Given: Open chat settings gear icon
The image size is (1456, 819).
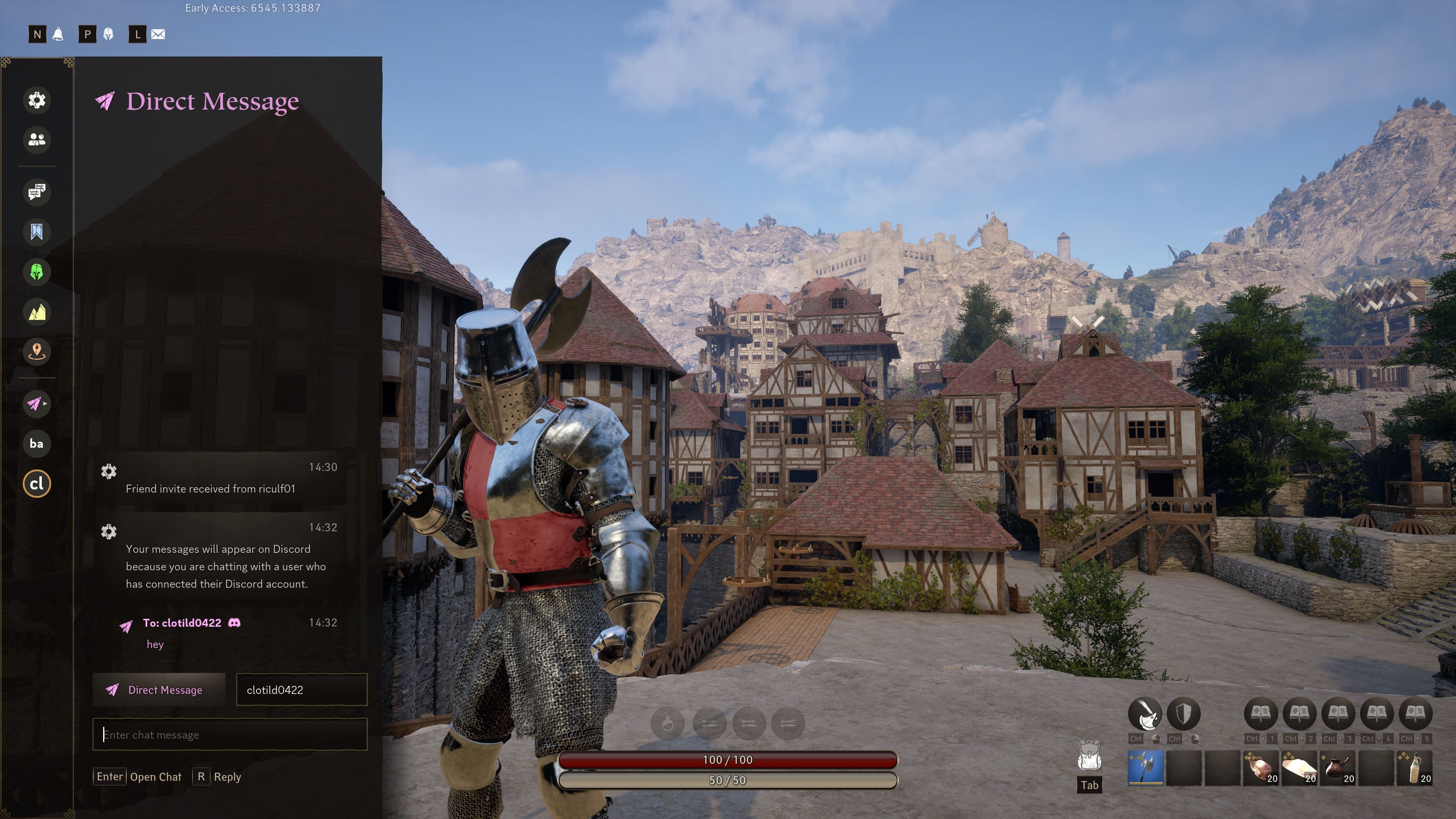Looking at the screenshot, I should 37,100.
